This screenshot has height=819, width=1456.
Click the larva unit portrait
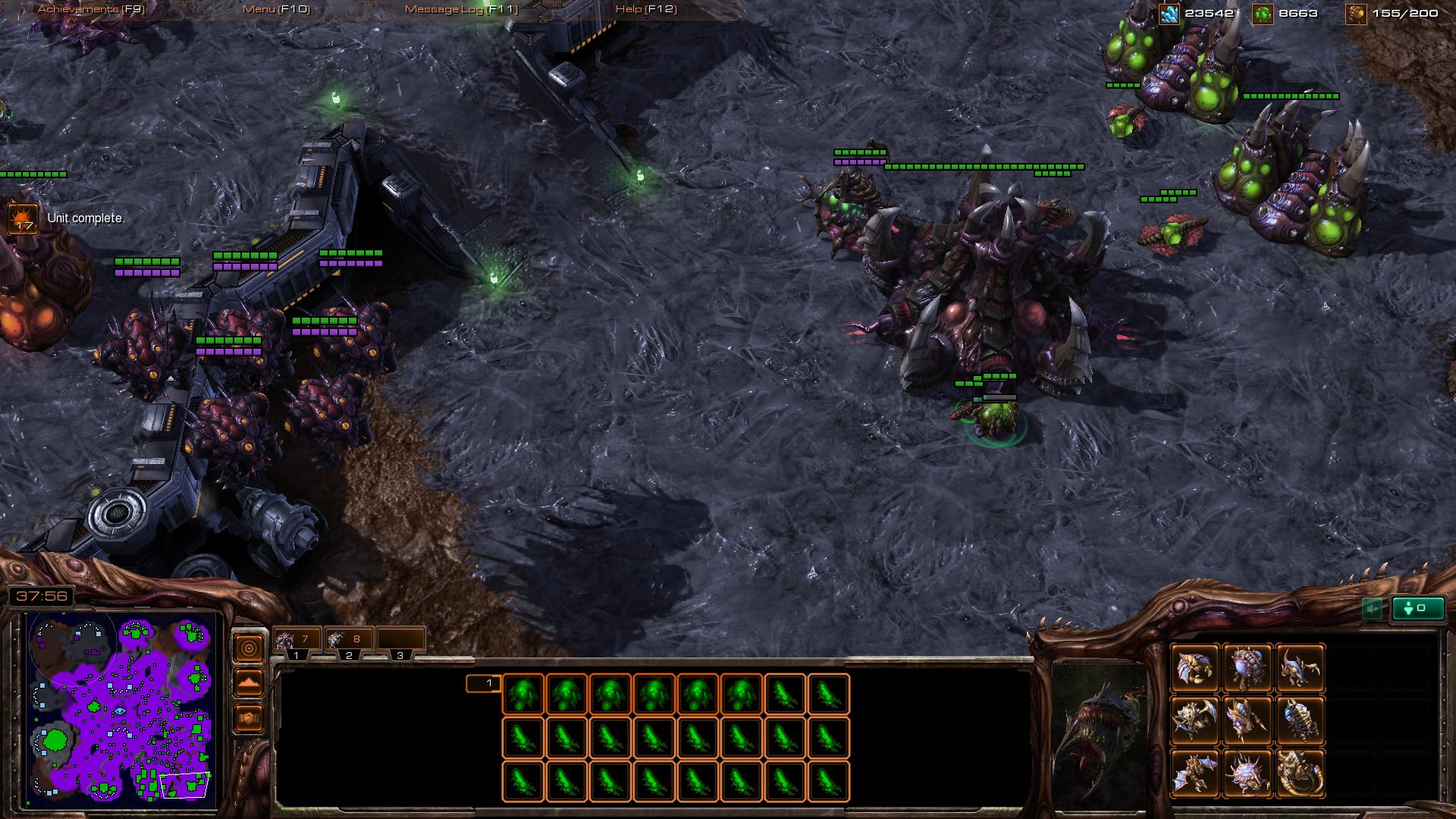[1099, 736]
